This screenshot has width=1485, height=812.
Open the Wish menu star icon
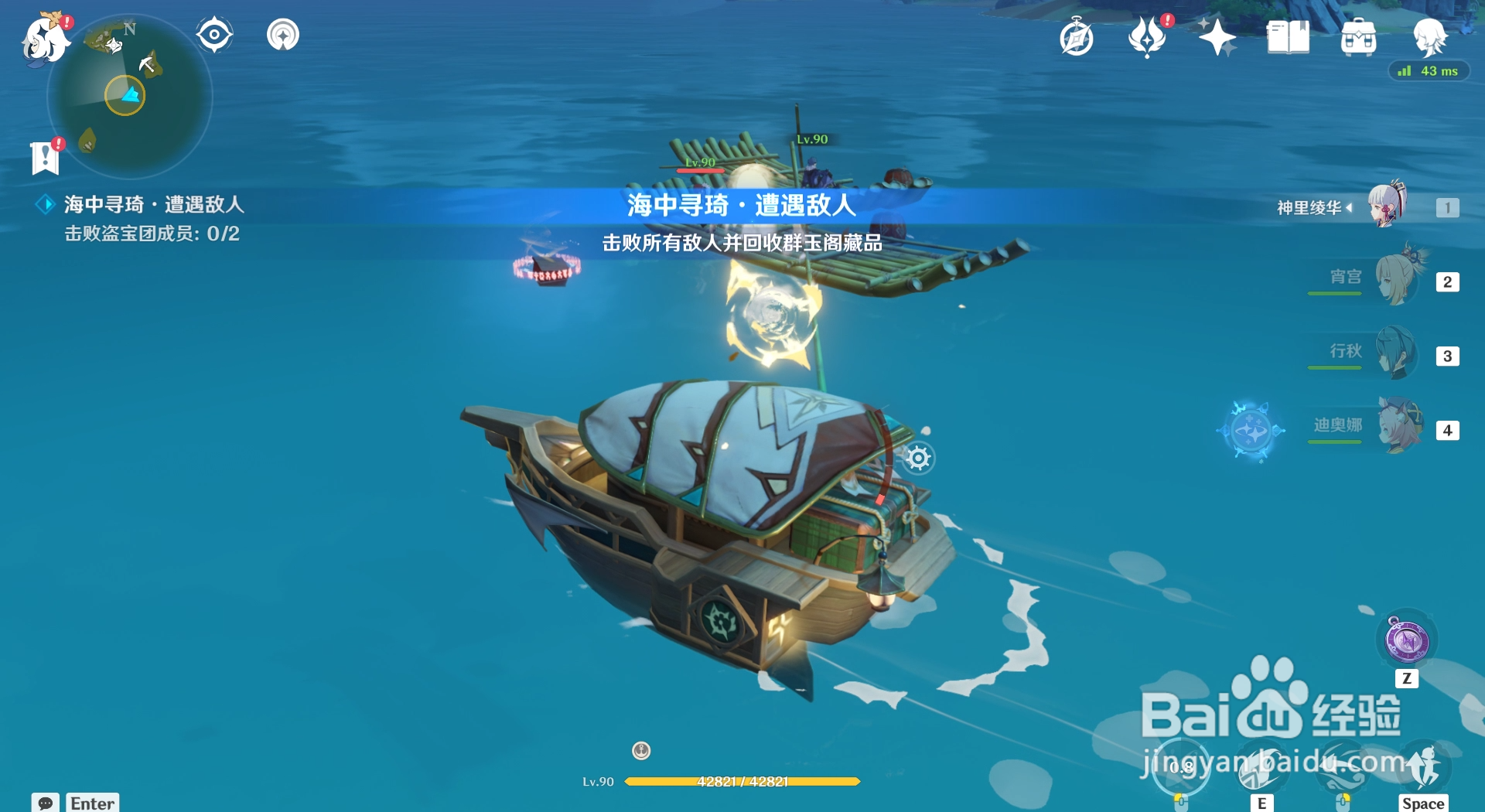click(1217, 36)
